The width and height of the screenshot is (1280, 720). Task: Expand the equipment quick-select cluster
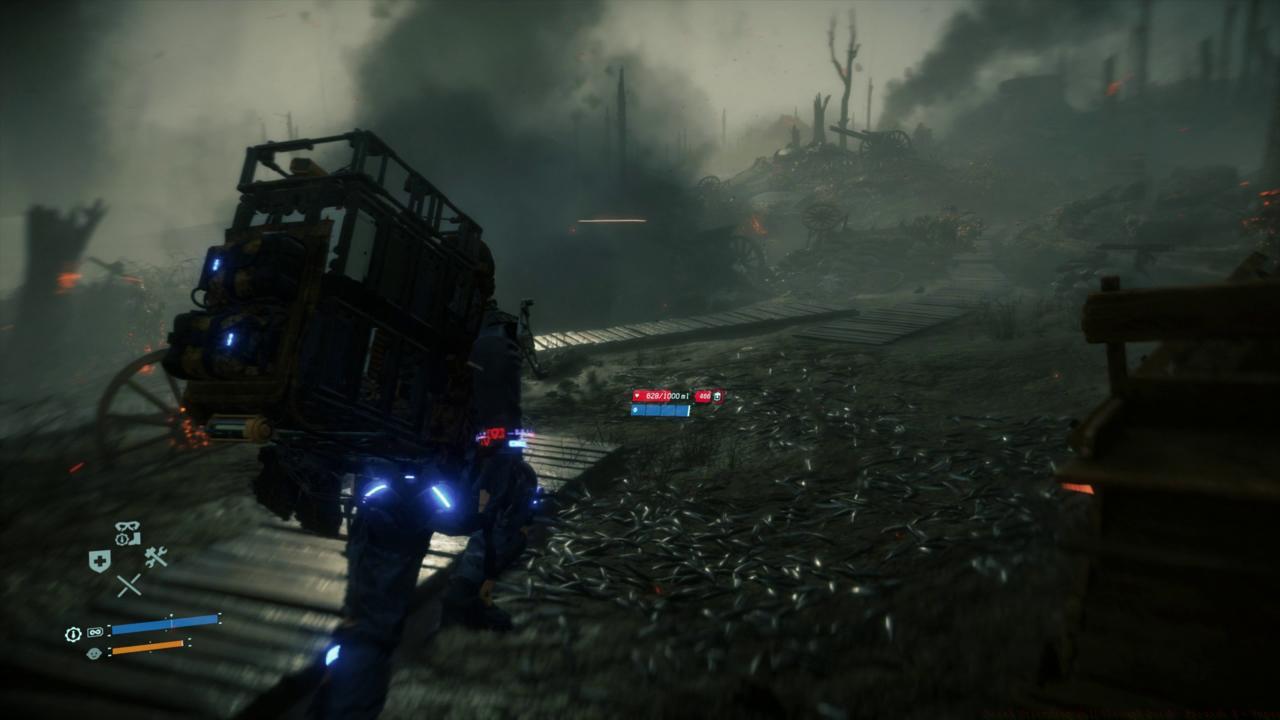click(x=126, y=555)
